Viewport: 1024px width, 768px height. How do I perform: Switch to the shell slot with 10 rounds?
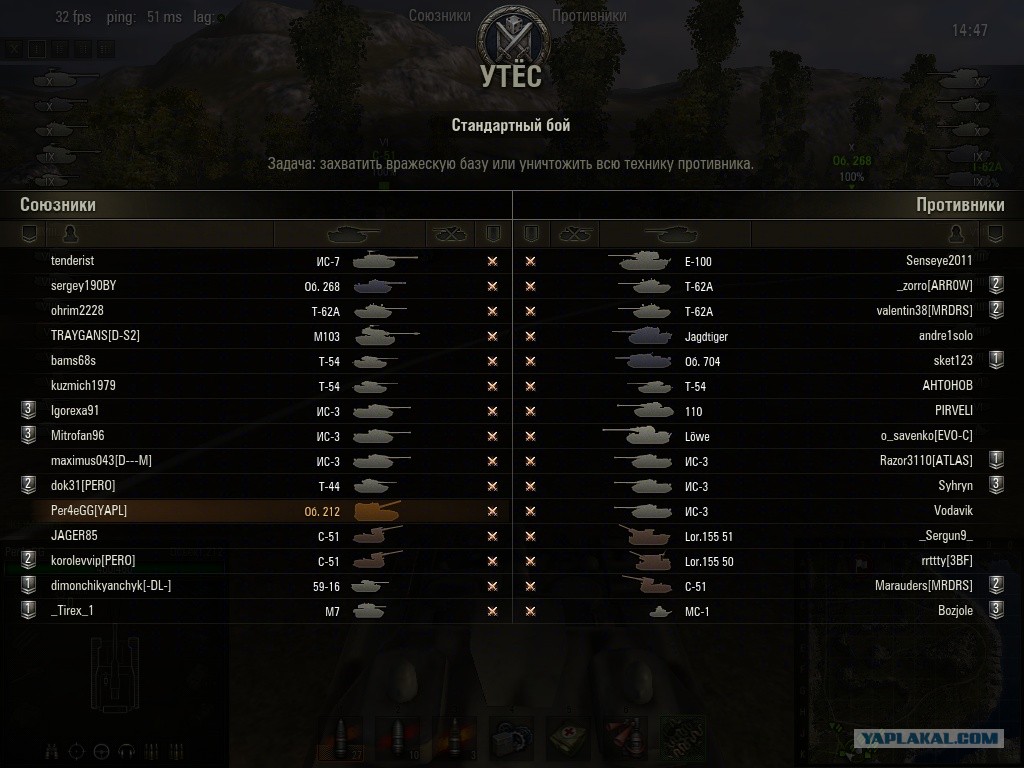397,740
